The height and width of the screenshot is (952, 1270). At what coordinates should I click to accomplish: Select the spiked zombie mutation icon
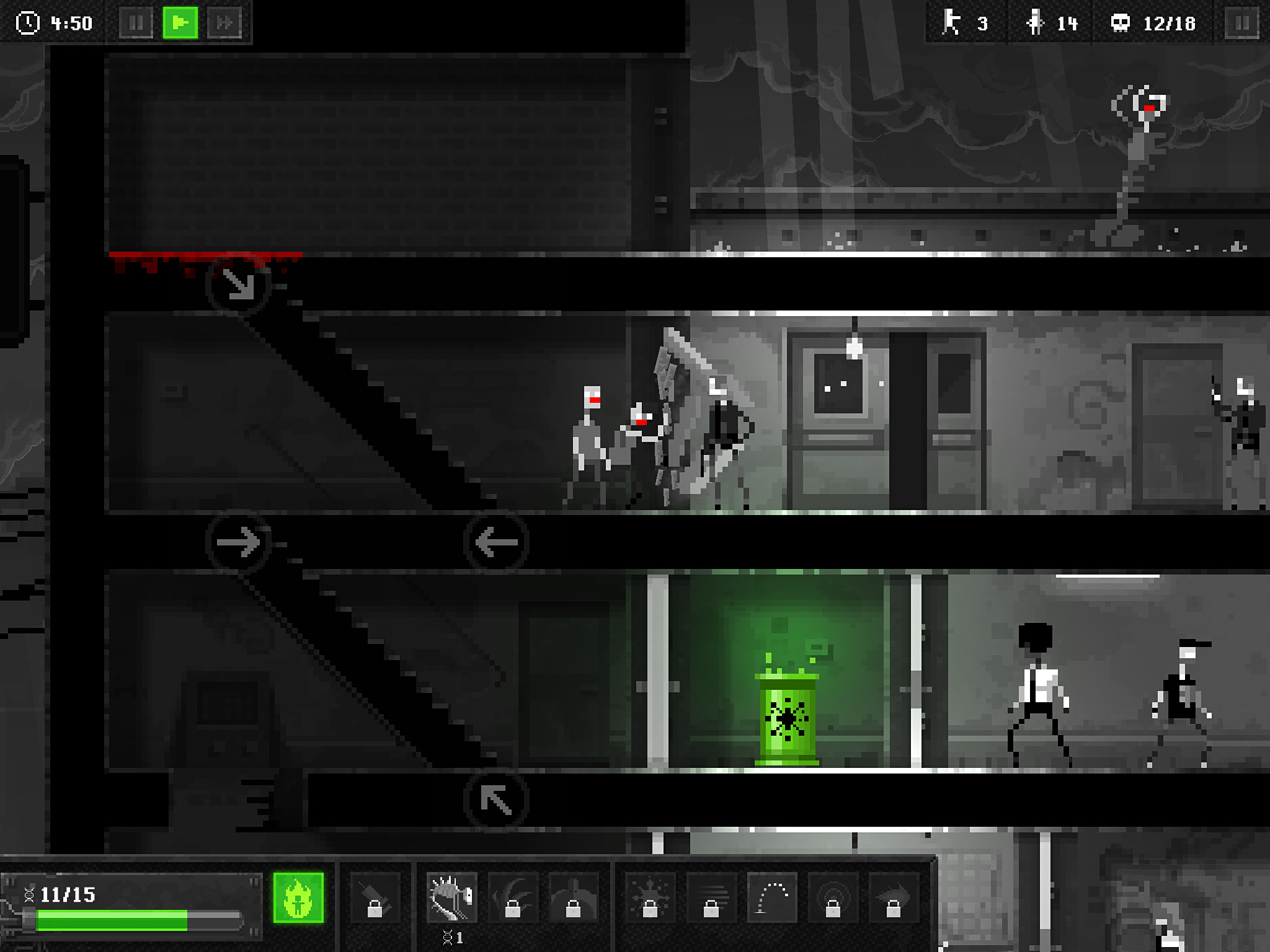click(x=452, y=897)
